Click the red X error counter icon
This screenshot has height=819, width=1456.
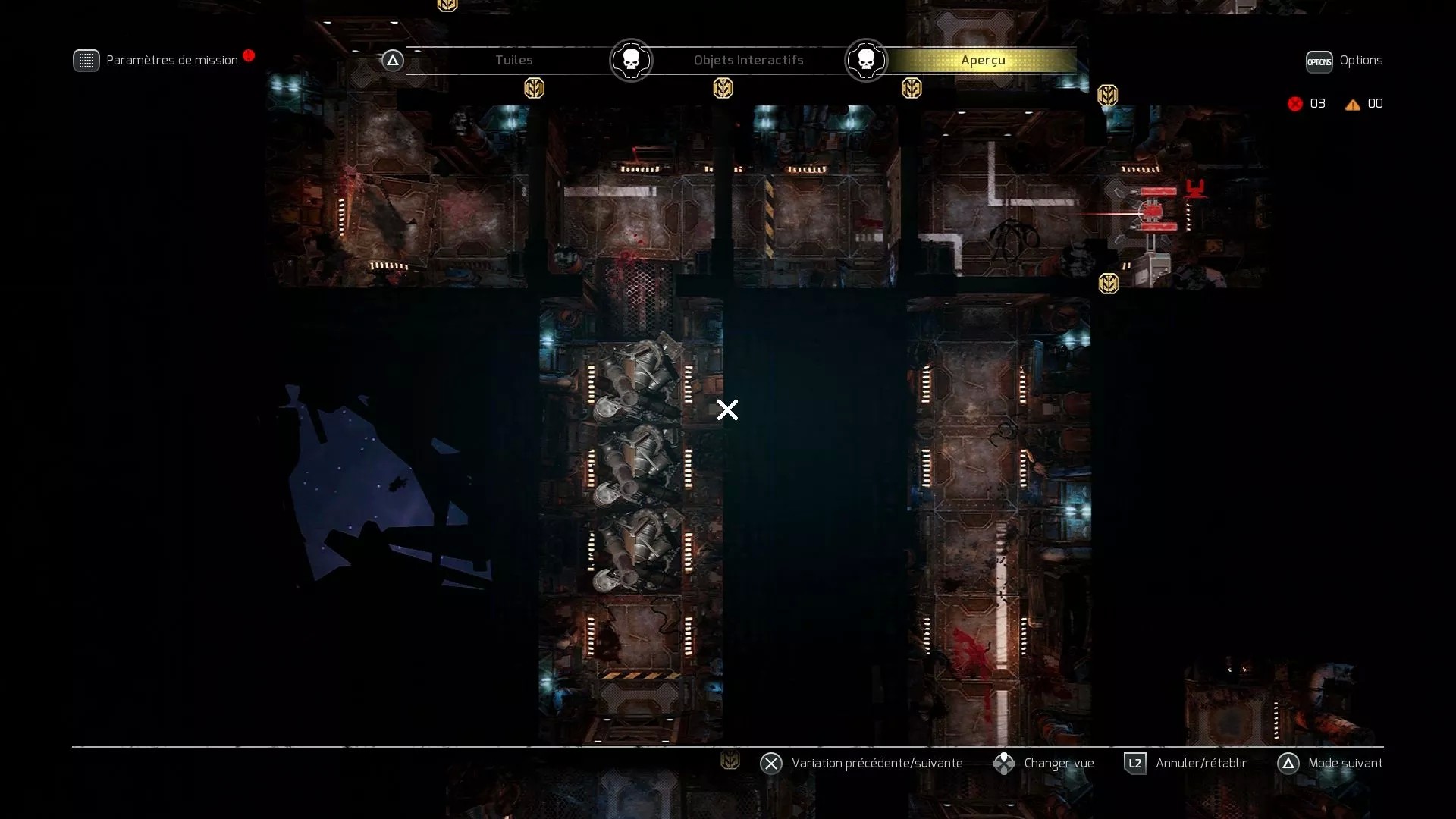click(1294, 104)
